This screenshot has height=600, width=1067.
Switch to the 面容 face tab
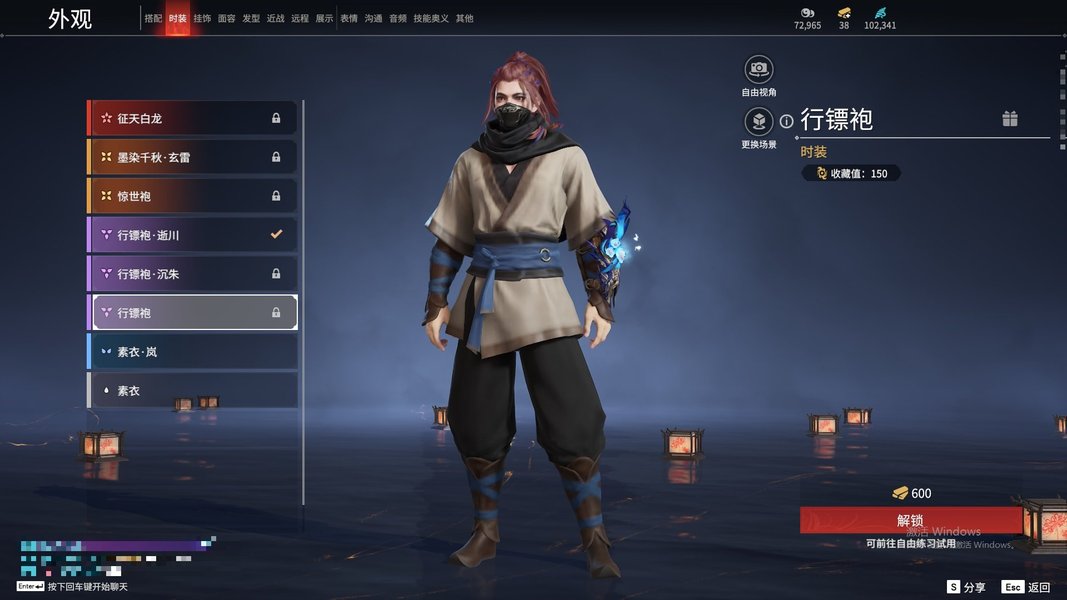(227, 19)
